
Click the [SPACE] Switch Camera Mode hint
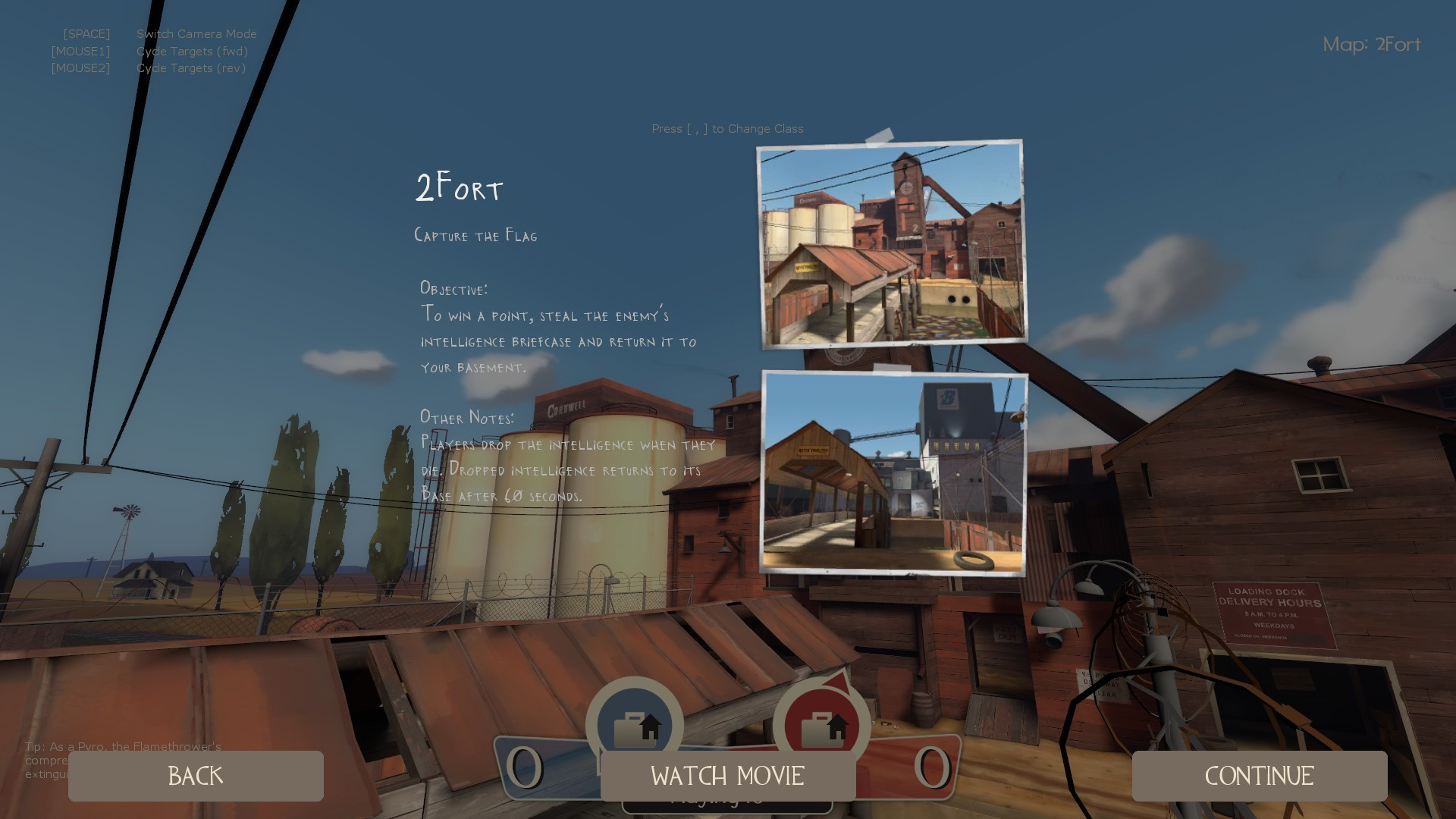click(x=160, y=33)
